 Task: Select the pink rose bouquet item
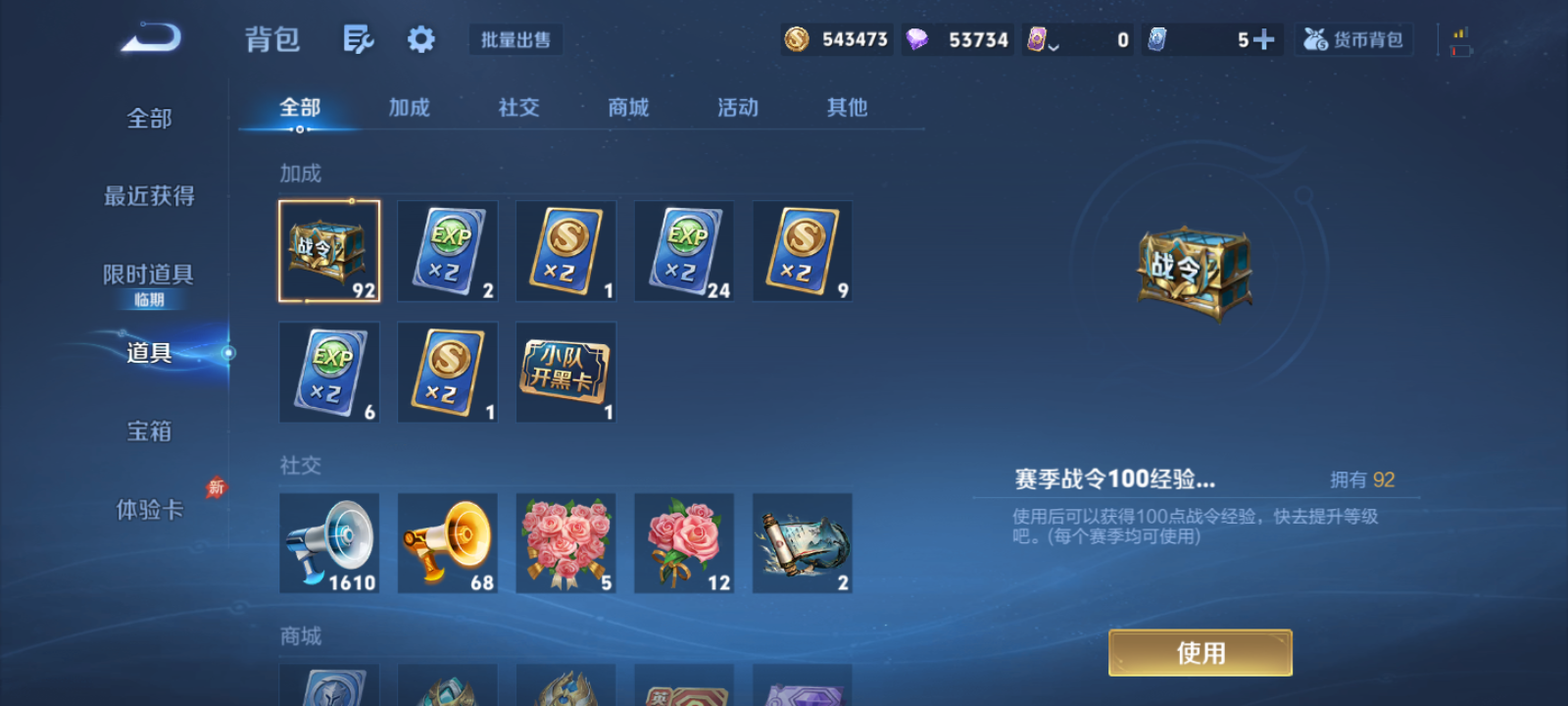click(565, 542)
